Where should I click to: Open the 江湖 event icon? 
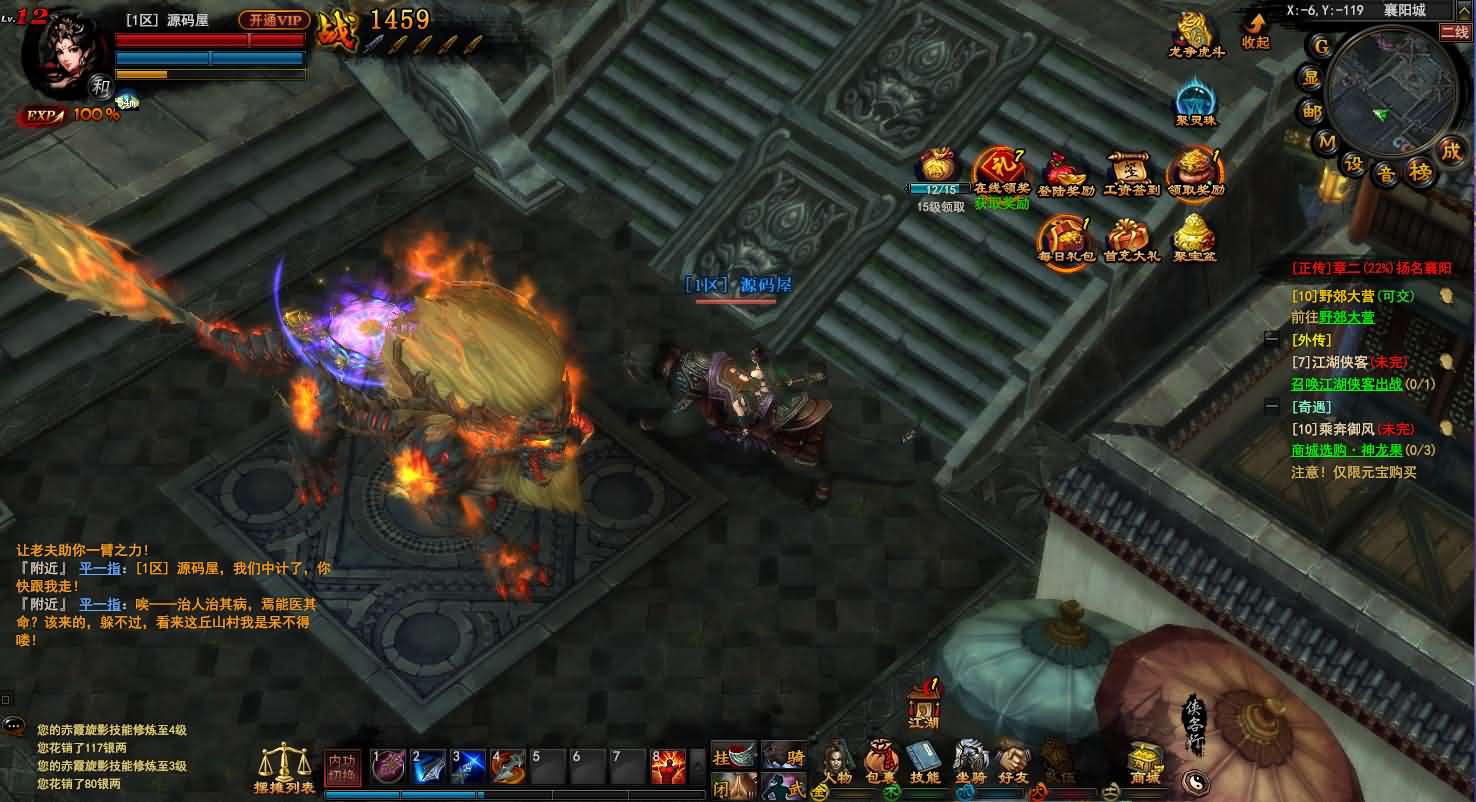[x=924, y=706]
